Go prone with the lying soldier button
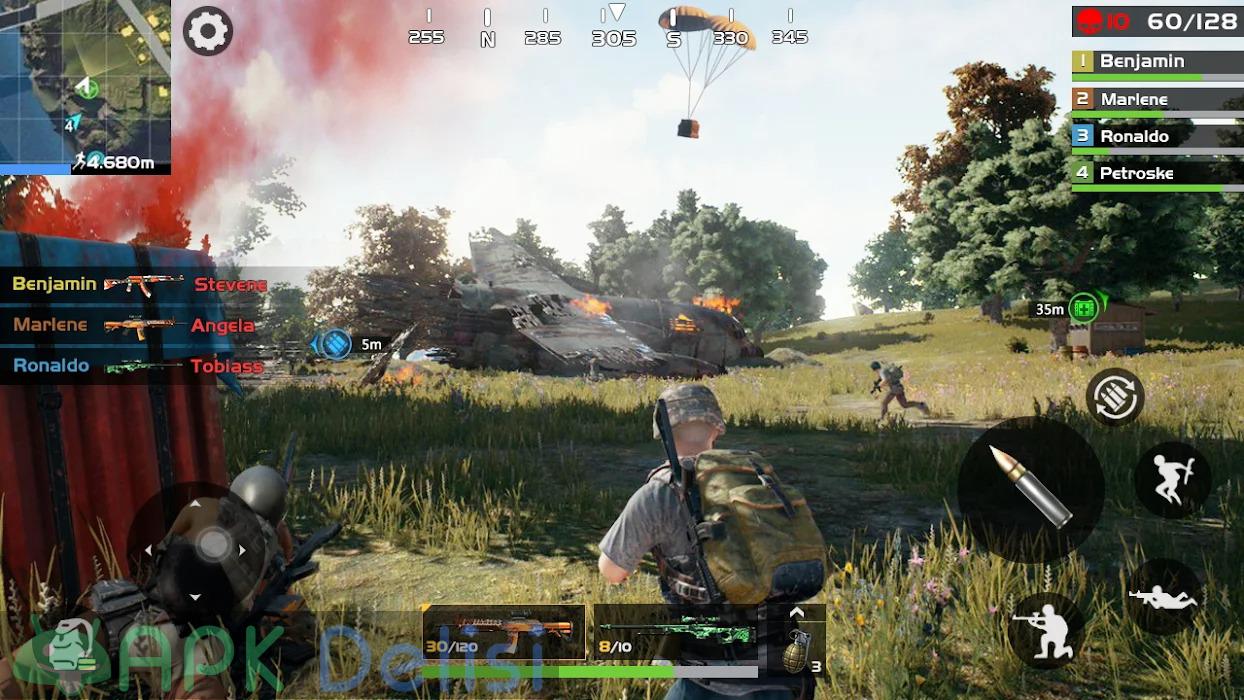1244x700 pixels. click(1164, 597)
